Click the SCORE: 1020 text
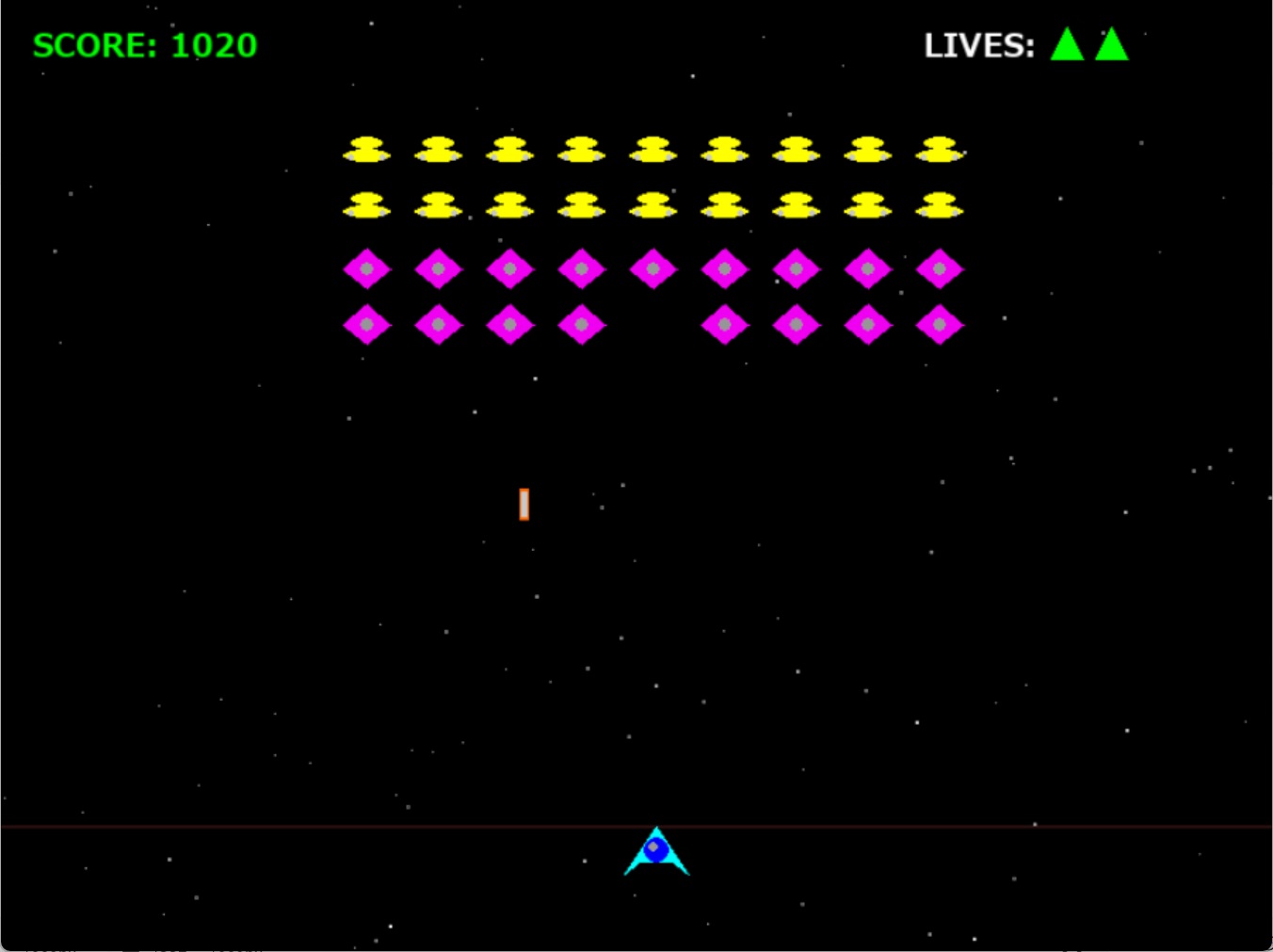 144,45
